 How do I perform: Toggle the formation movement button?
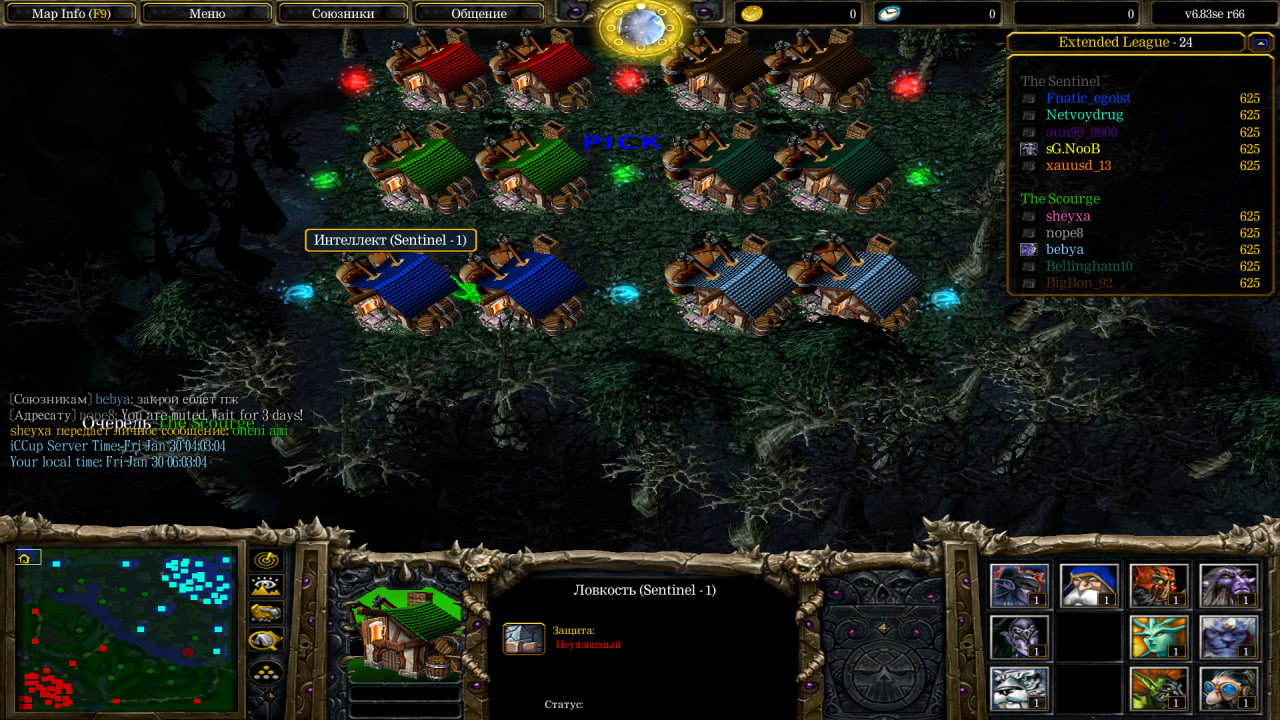coord(266,672)
